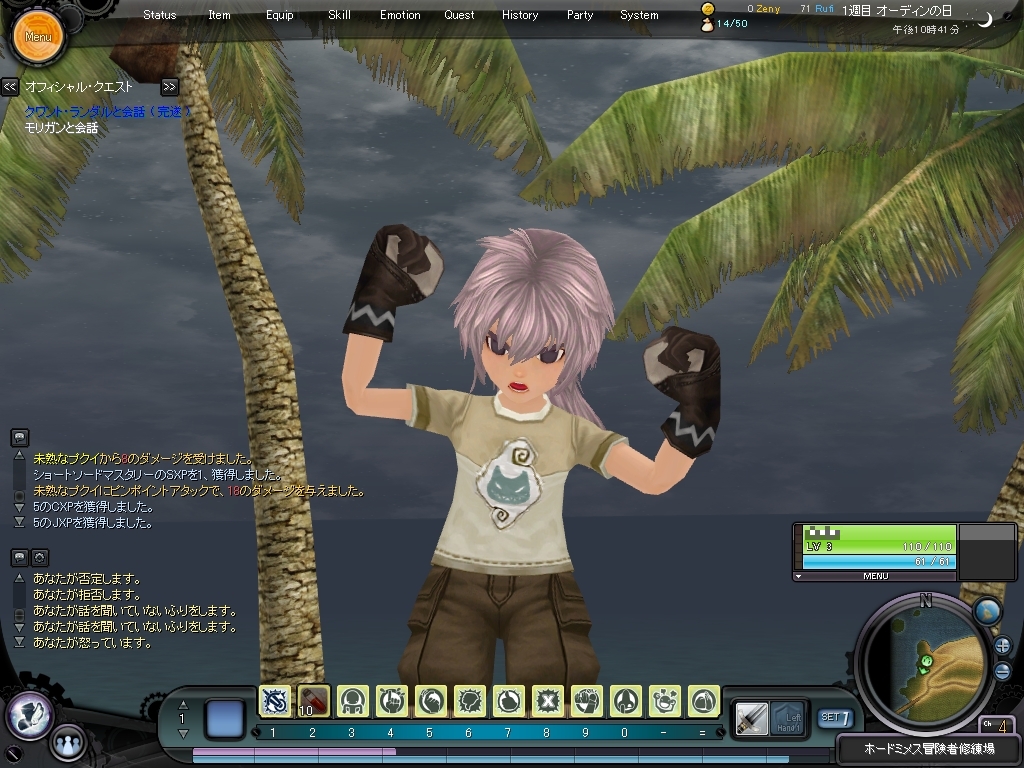Image resolution: width=1024 pixels, height=768 pixels.
Task: Go to the previous quest category arrow
Action: (x=10, y=87)
